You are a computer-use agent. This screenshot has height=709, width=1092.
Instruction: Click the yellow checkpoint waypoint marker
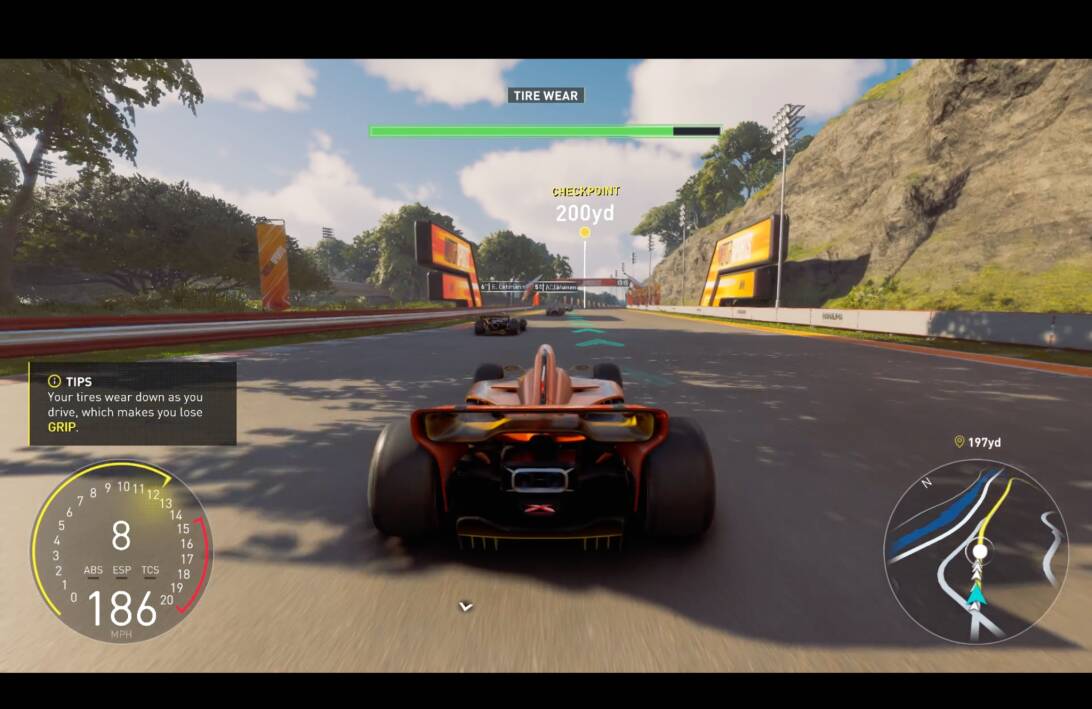(x=585, y=232)
